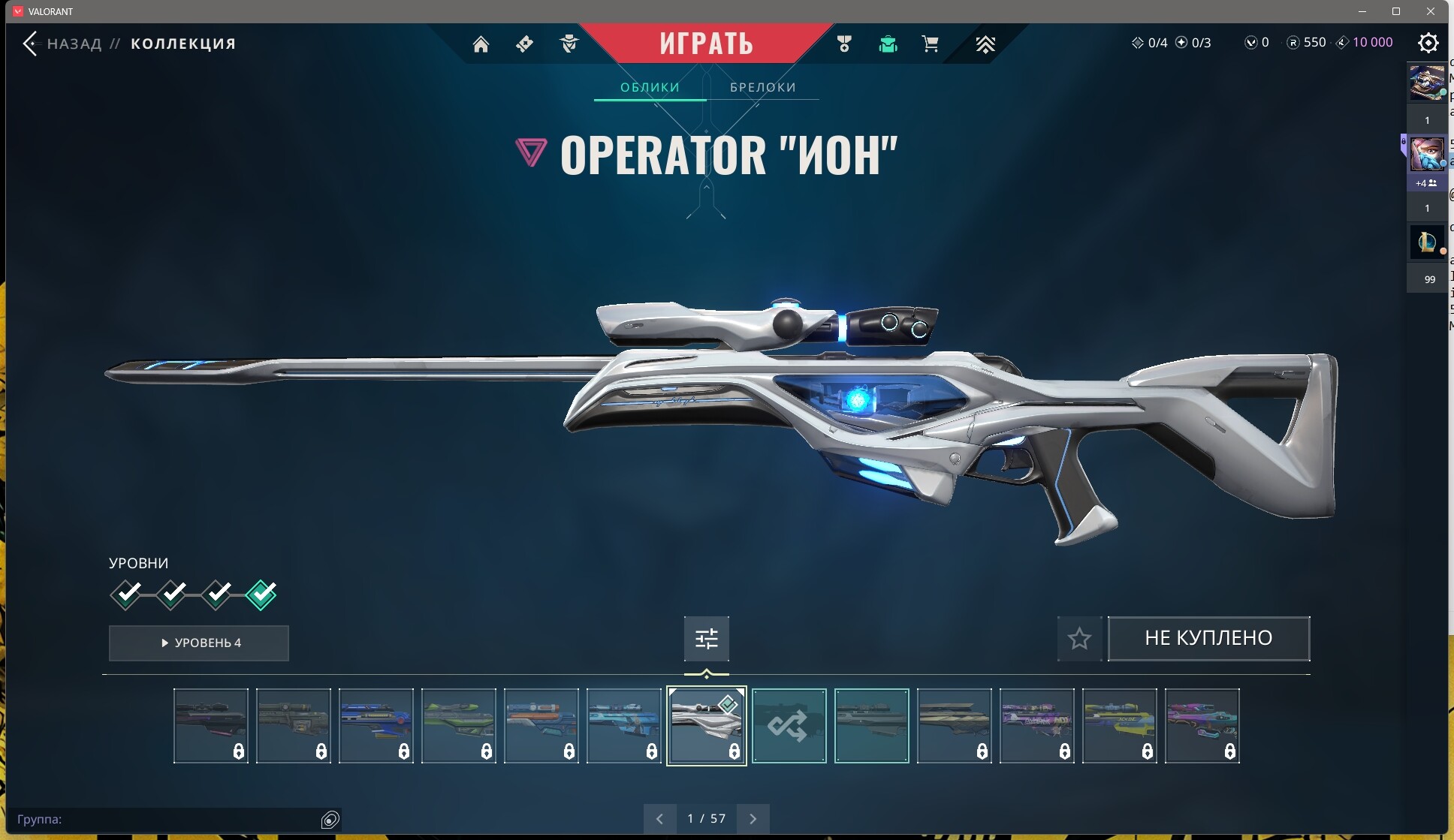Screen dimensions: 1454x840
Task: Mark the skin as favorite with star
Action: pos(1079,638)
